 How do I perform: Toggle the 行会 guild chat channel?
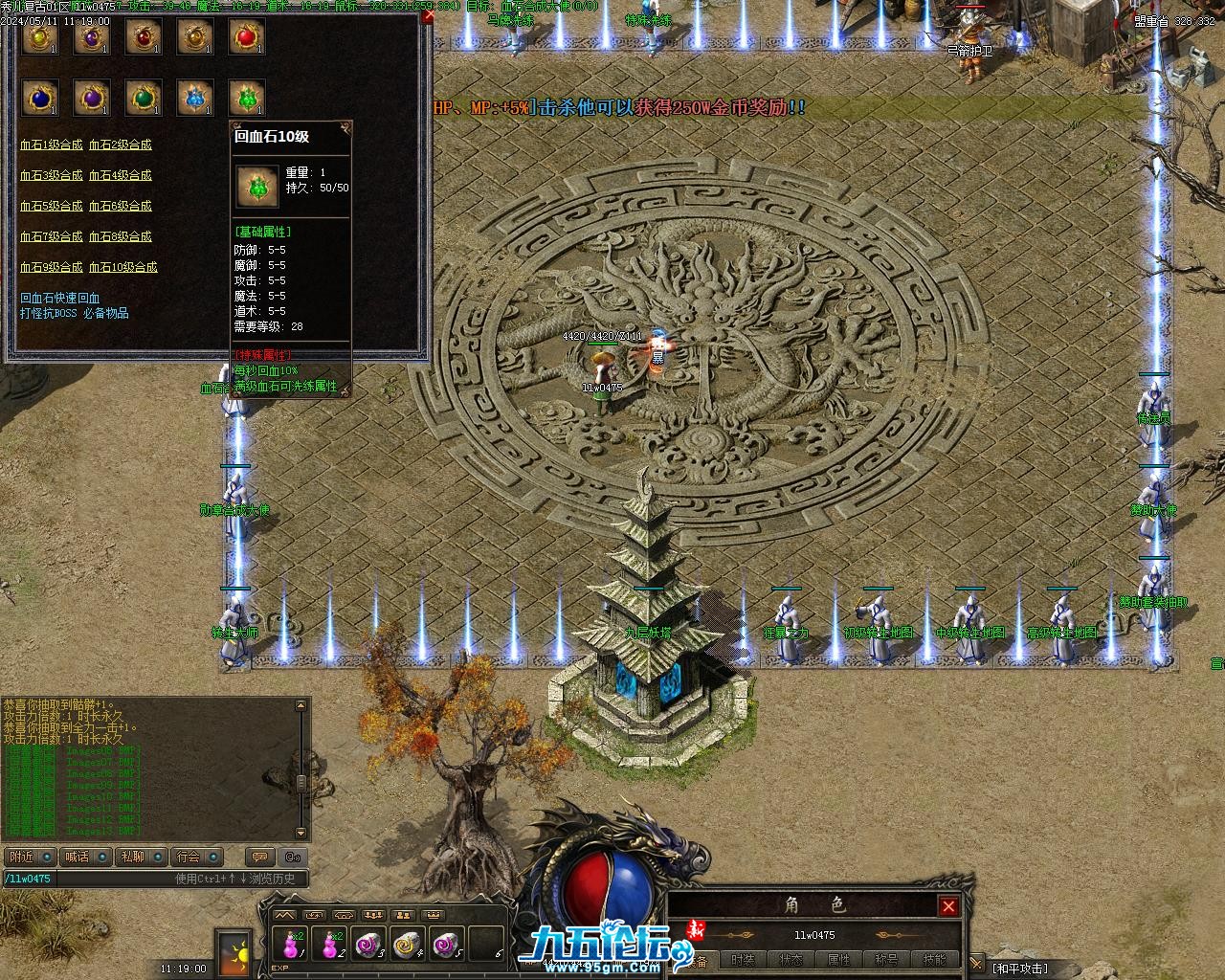[x=189, y=857]
